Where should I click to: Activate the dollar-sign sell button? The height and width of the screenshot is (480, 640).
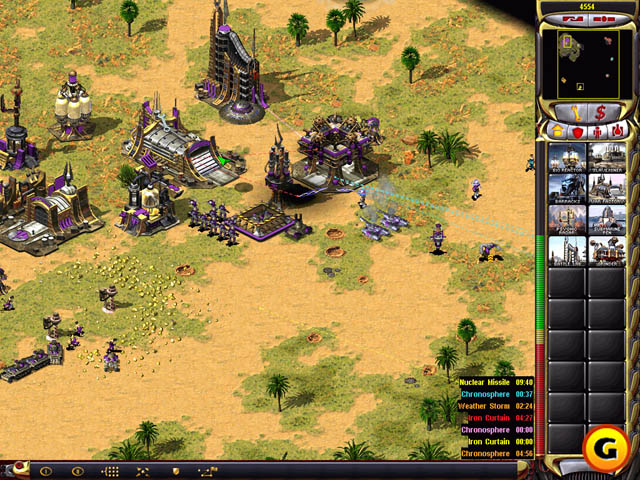(601, 112)
